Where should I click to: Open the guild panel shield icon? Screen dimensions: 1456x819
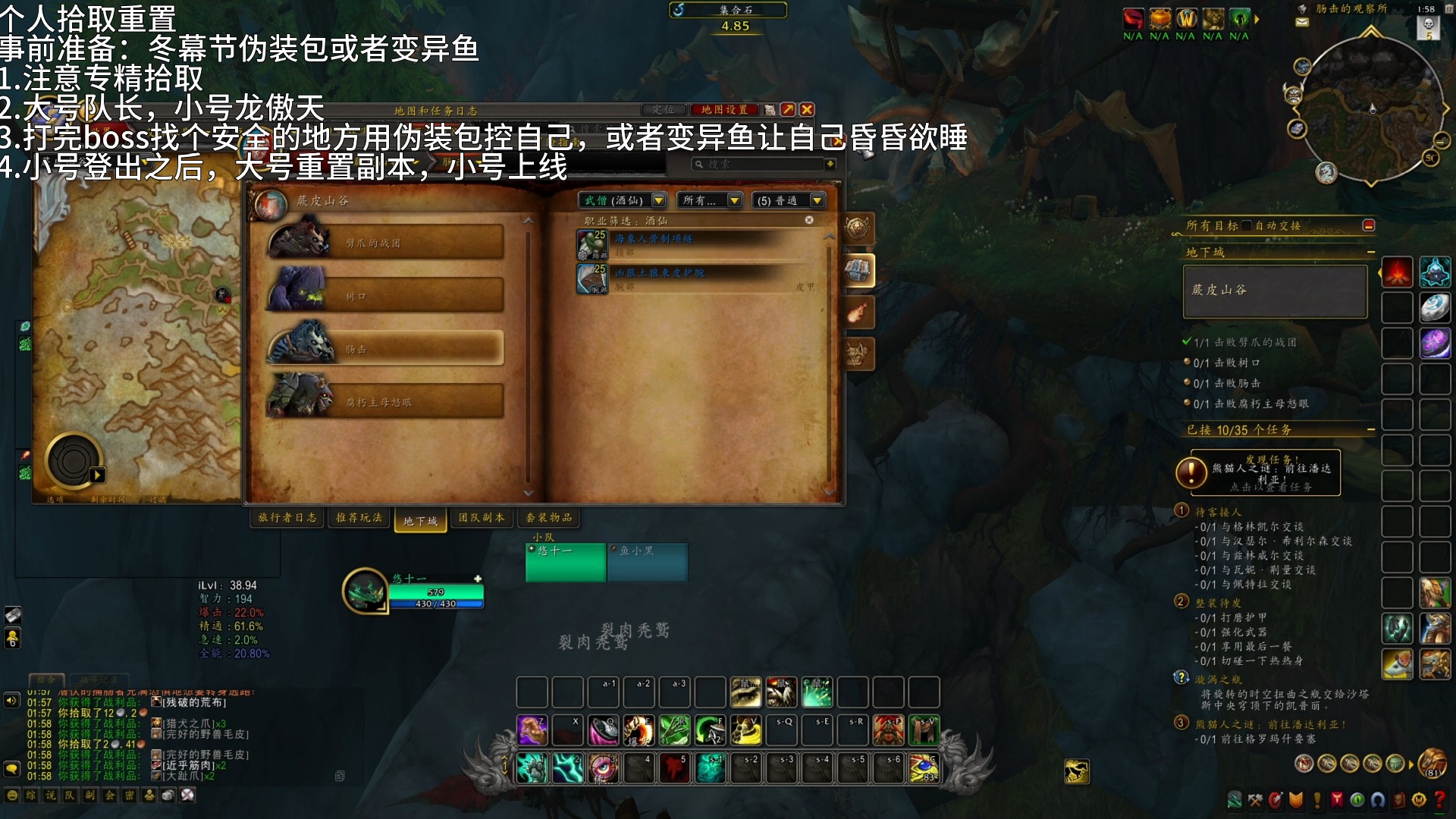click(x=1295, y=798)
